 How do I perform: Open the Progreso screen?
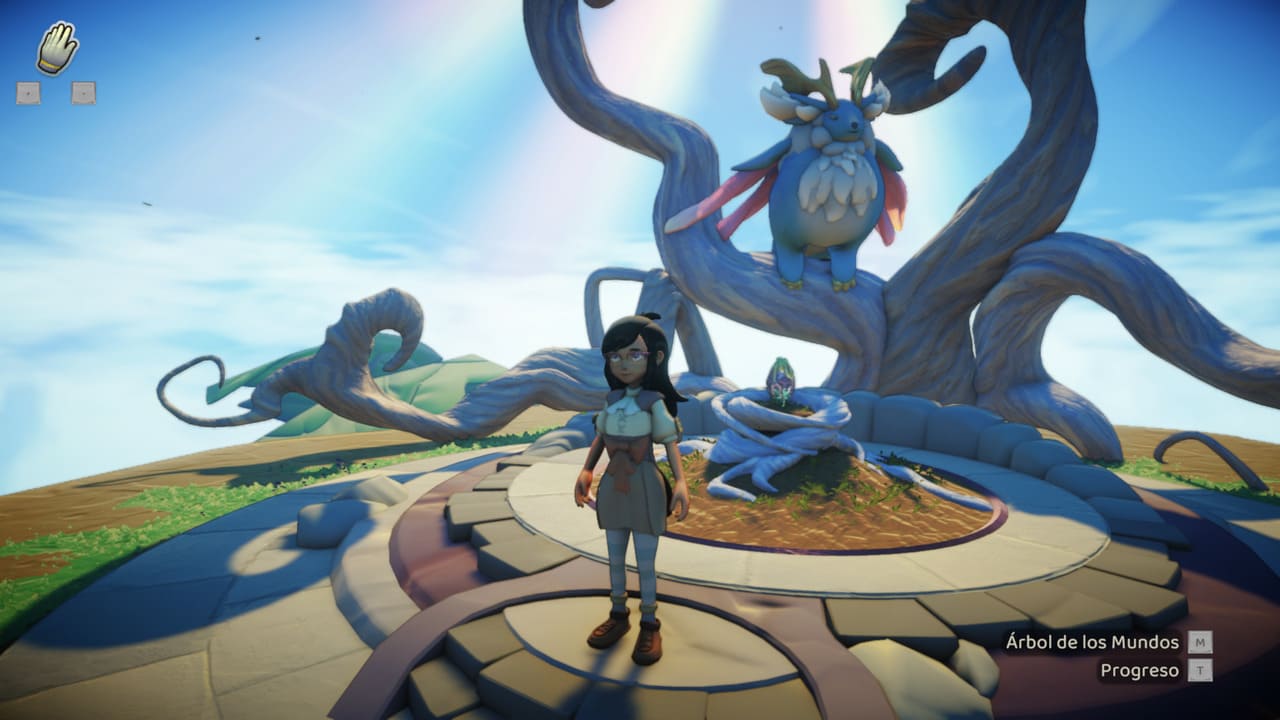[x=1140, y=671]
